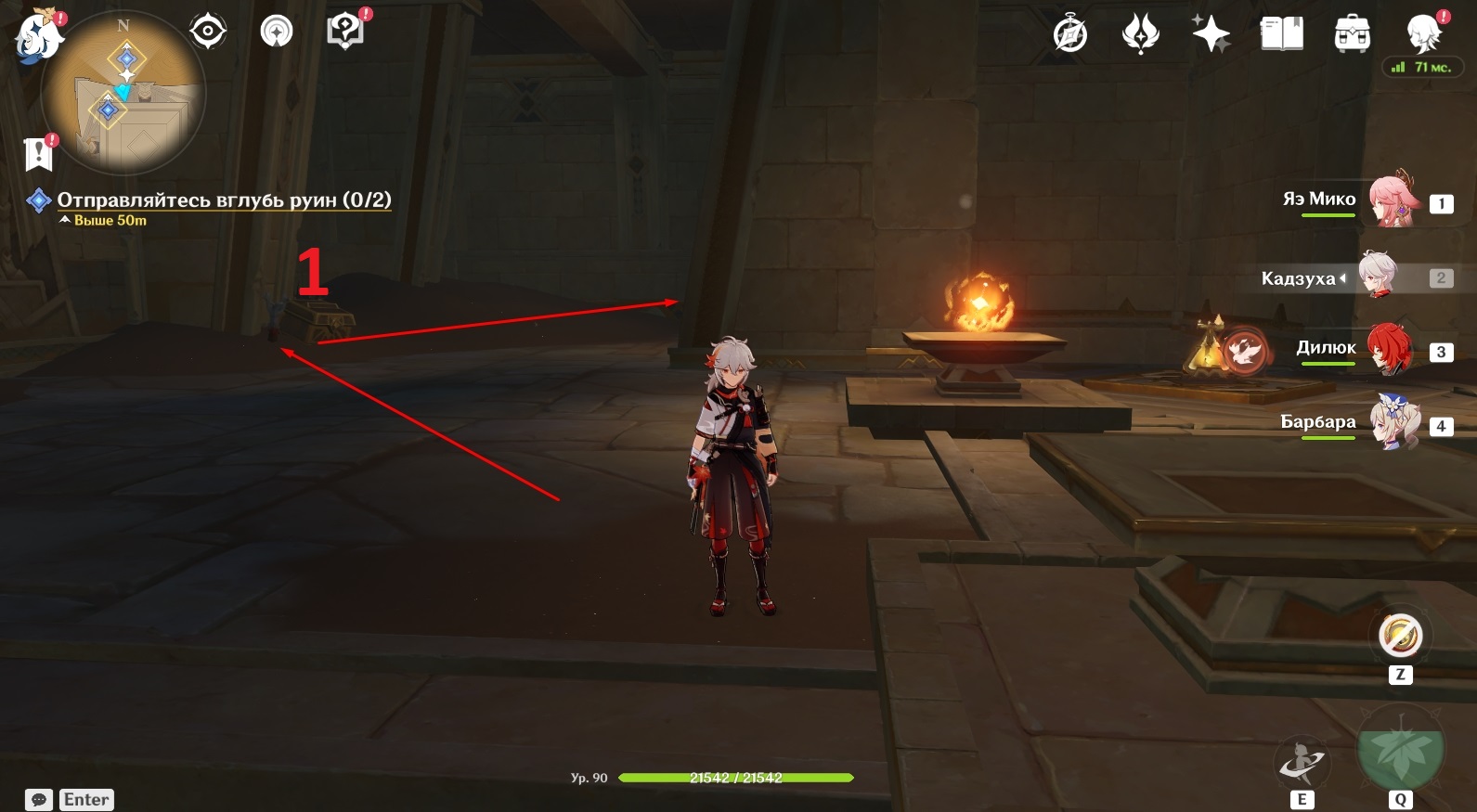This screenshot has width=1477, height=812.
Task: Open the tutorial question-mark icon
Action: click(345, 32)
